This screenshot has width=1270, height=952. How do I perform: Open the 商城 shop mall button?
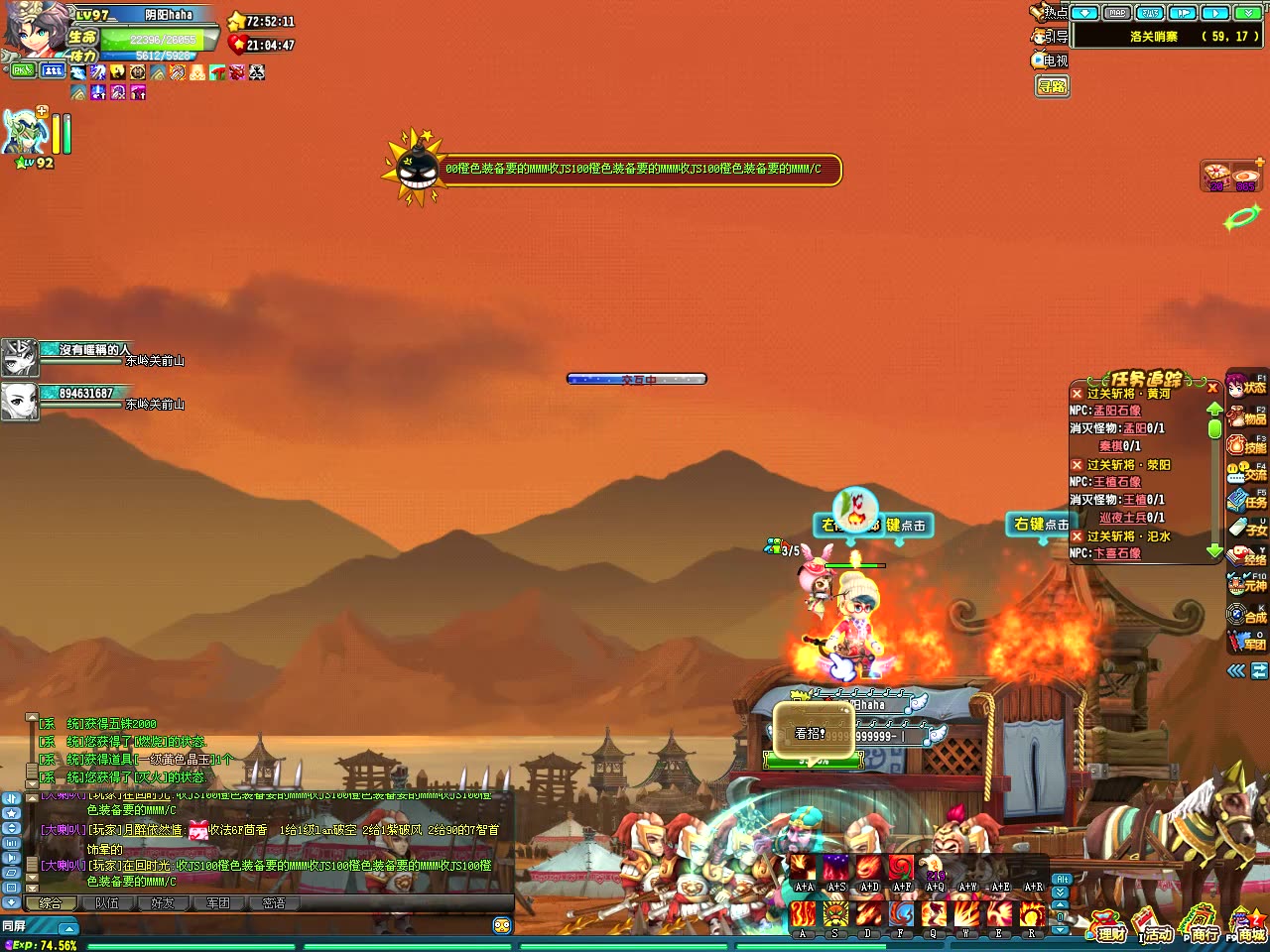click(1248, 927)
